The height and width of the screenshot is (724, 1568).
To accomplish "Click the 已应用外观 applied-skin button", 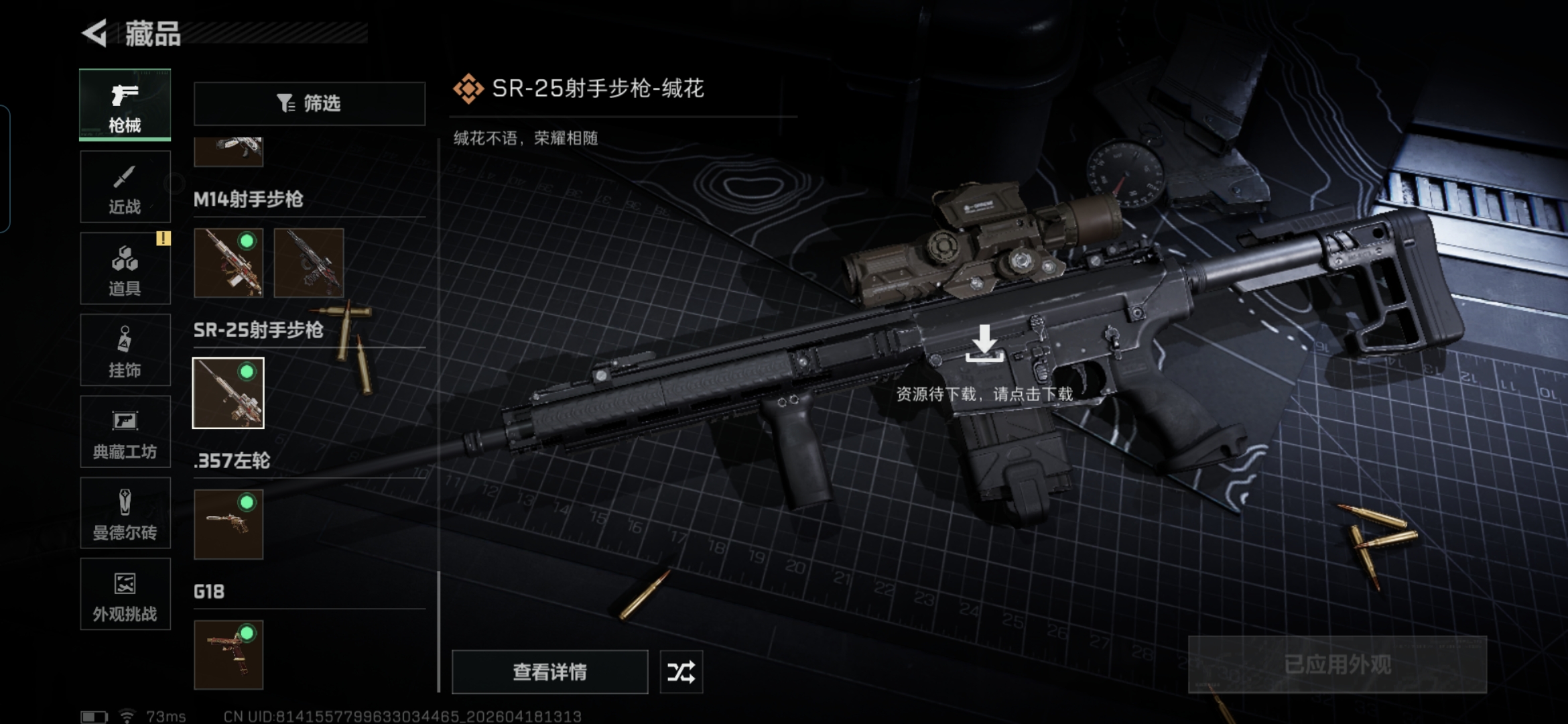I will (1337, 664).
